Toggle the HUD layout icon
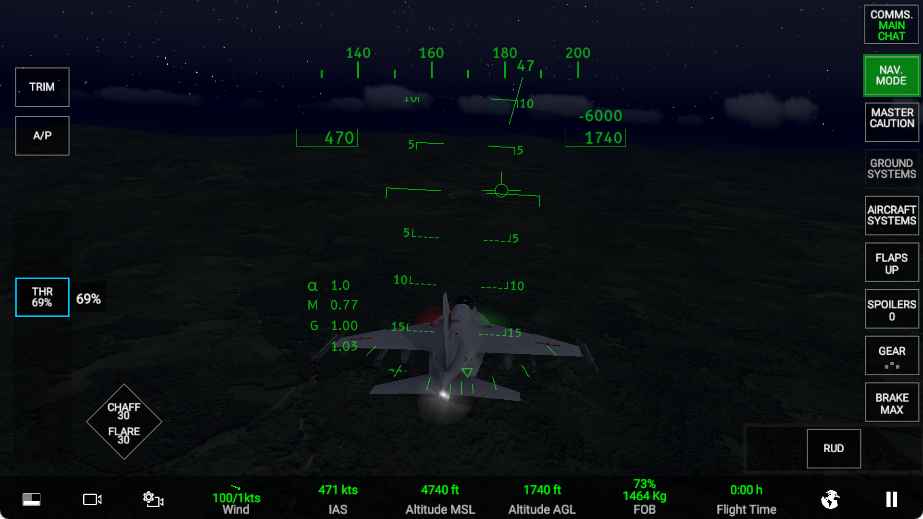This screenshot has width=923, height=519. [32, 499]
